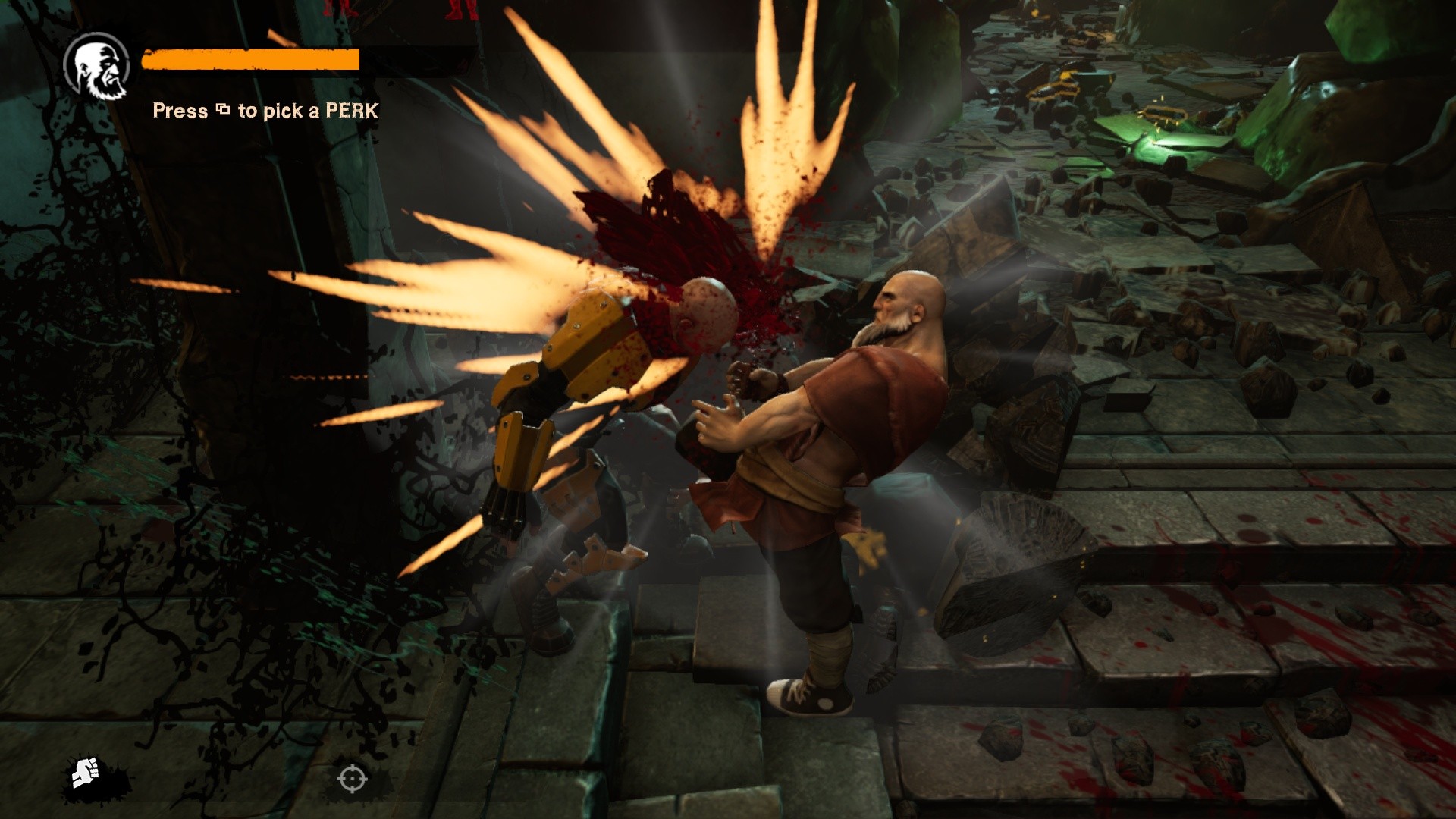This screenshot has height=819, width=1456.
Task: Click the 'Press to pick a PERK' text
Action: pos(264,111)
